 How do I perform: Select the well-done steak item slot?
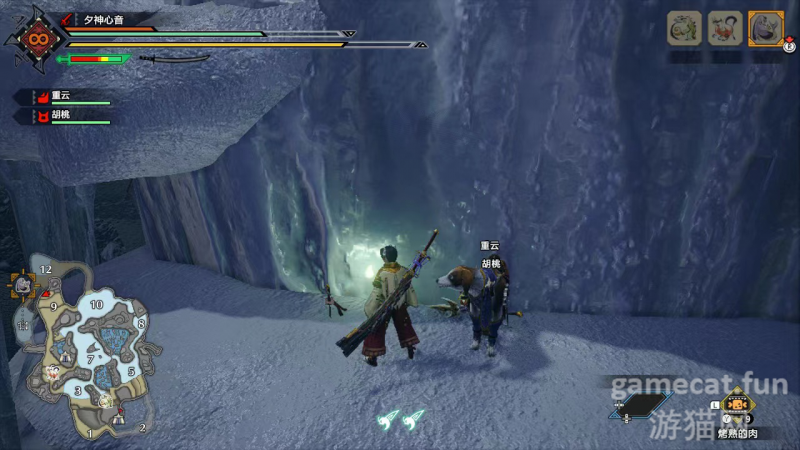[x=738, y=406]
